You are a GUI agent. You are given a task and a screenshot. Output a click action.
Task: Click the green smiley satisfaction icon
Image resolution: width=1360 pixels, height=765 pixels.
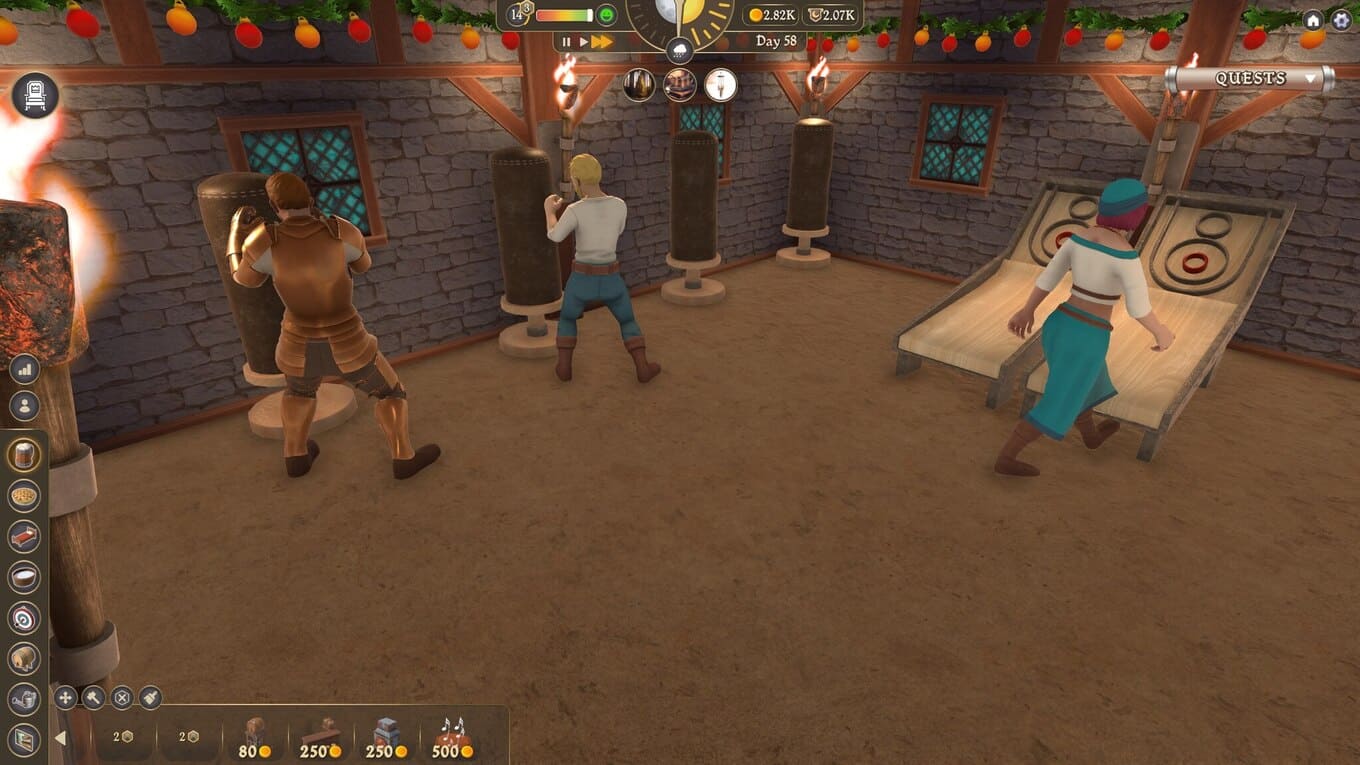606,15
